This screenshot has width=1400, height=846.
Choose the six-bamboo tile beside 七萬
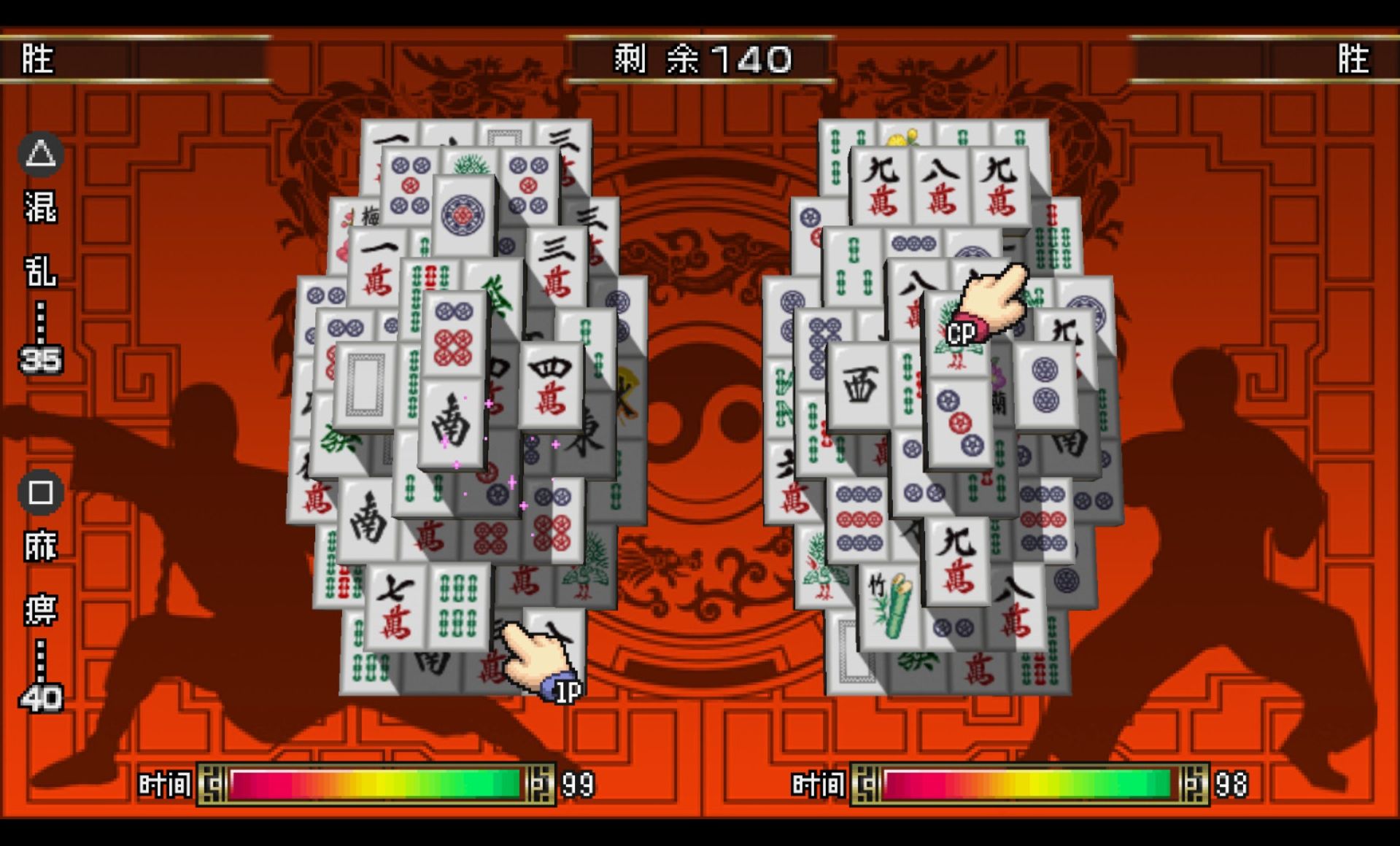click(x=458, y=607)
